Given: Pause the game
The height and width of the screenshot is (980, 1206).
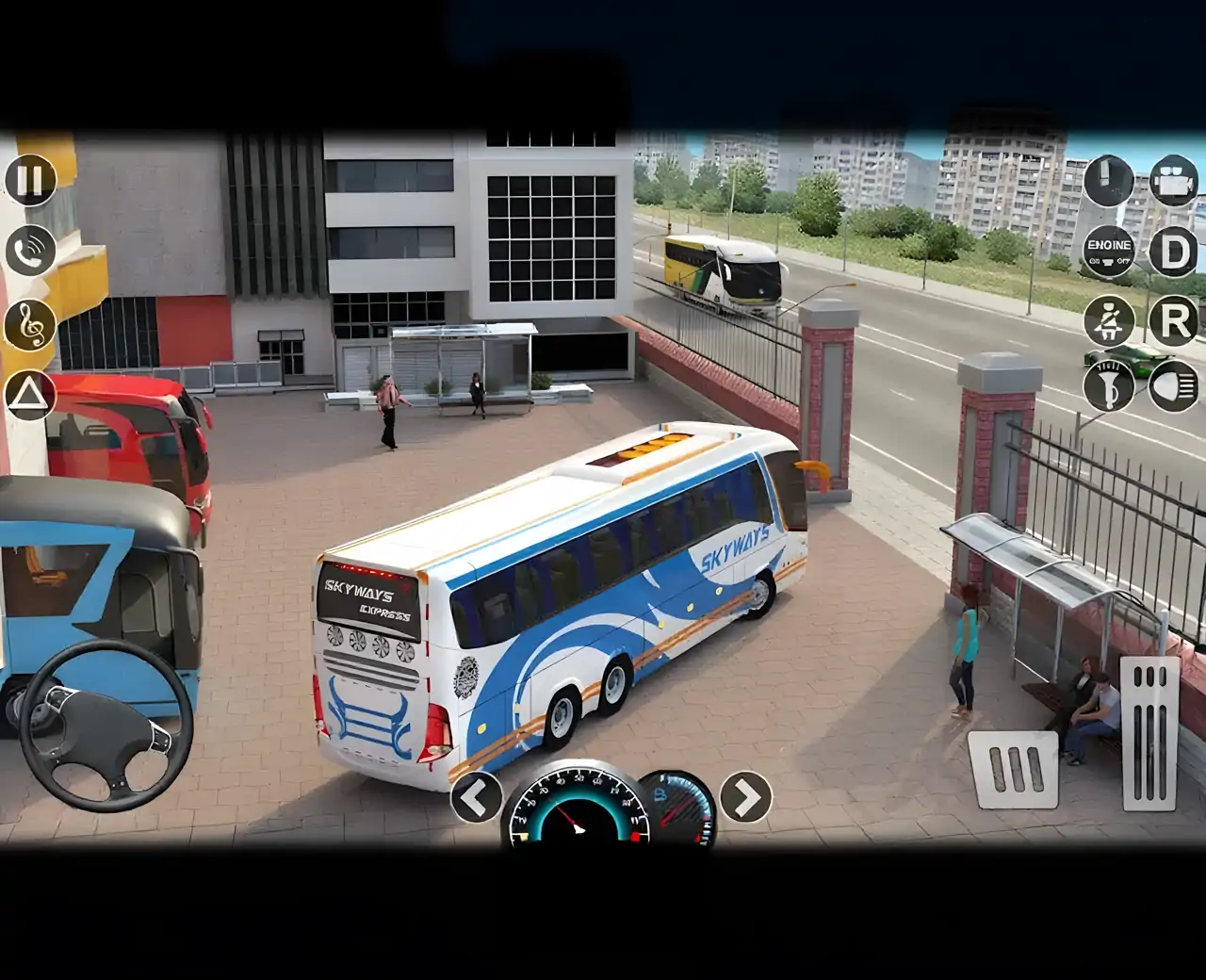Looking at the screenshot, I should tap(30, 180).
